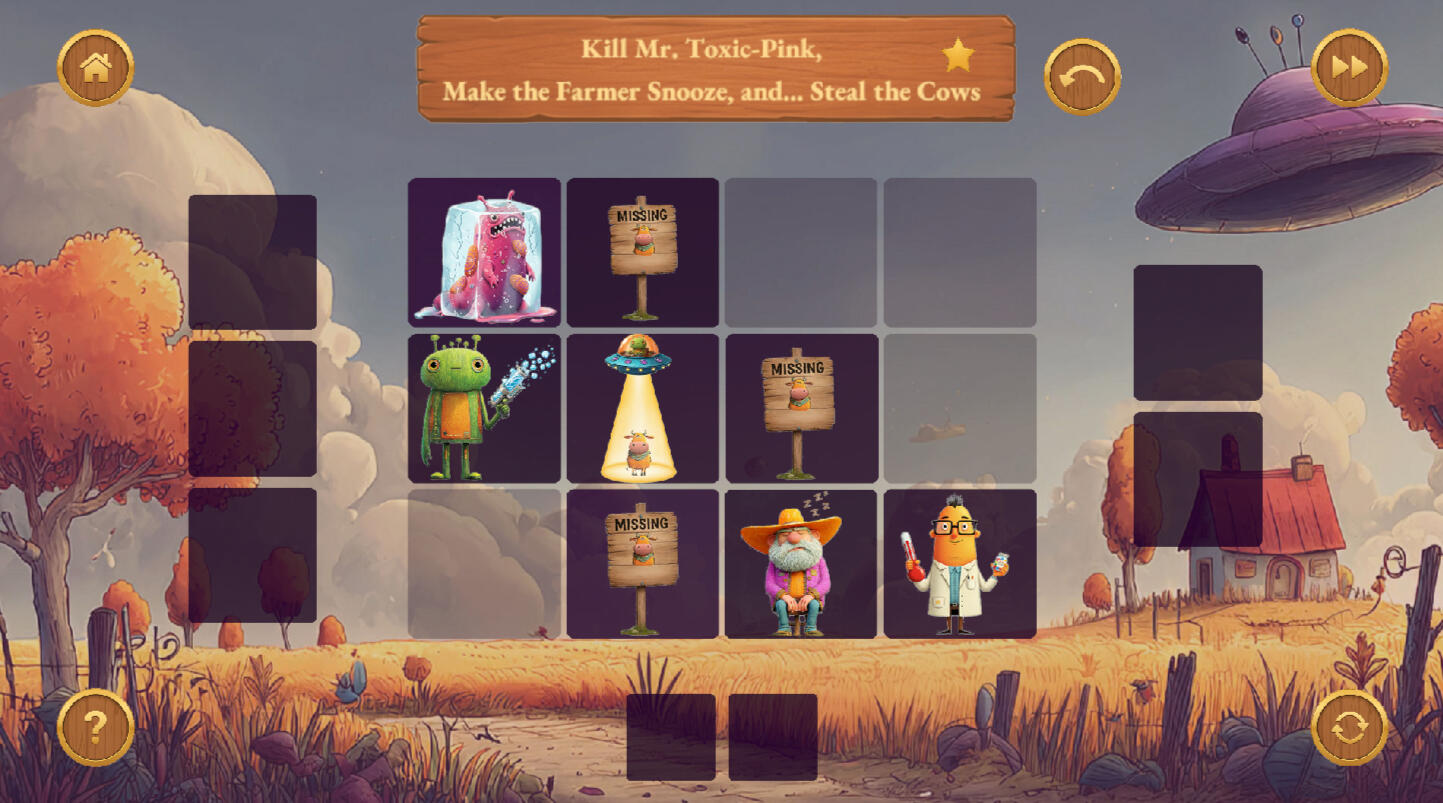1443x803 pixels.
Task: Pick the green alien with bubble gun
Action: [x=484, y=408]
